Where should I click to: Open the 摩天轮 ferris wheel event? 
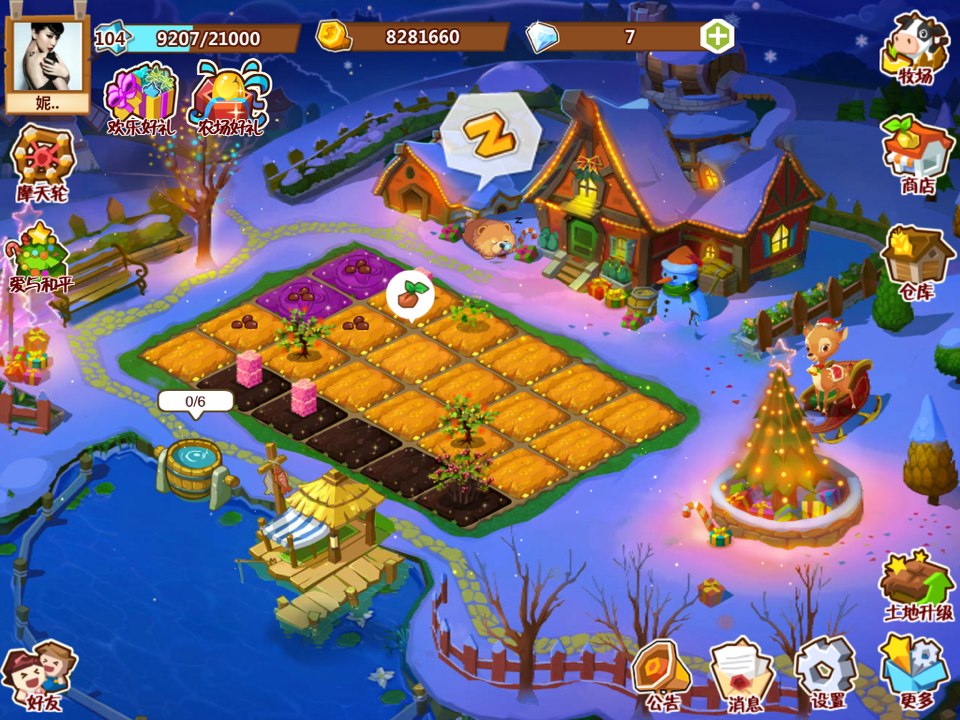click(x=42, y=162)
